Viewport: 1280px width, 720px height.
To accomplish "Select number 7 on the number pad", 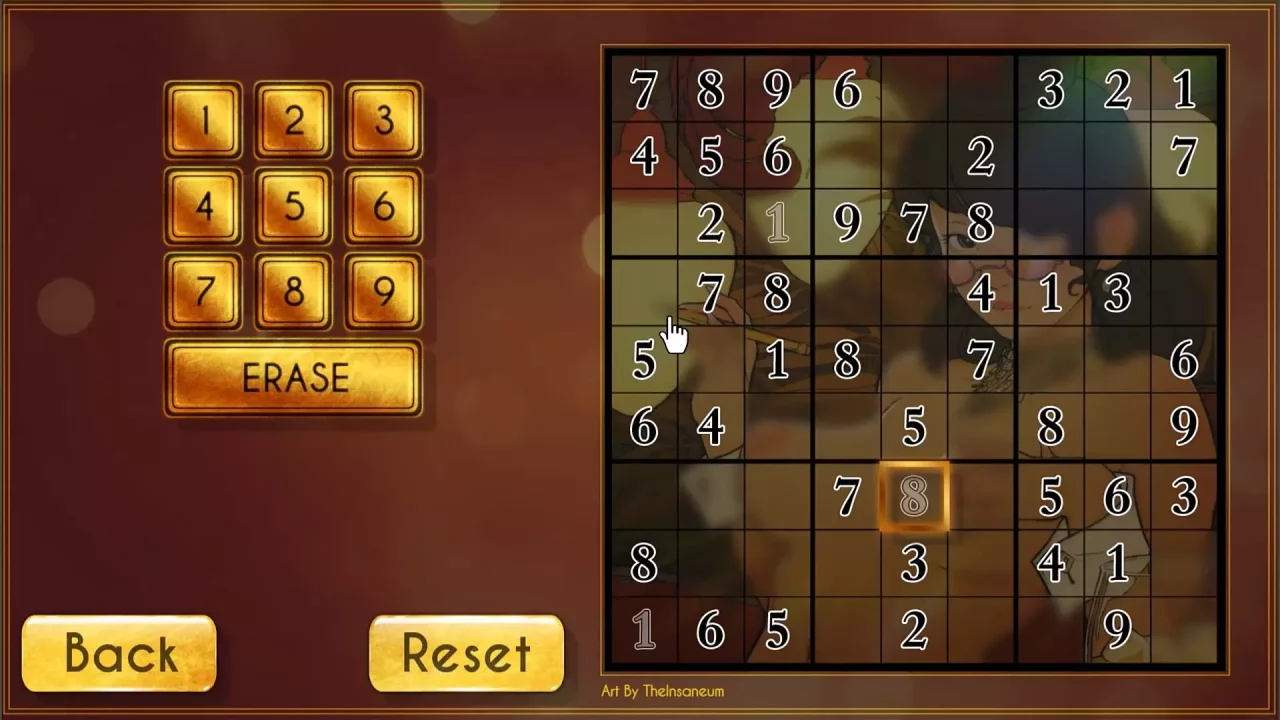I will (x=203, y=292).
